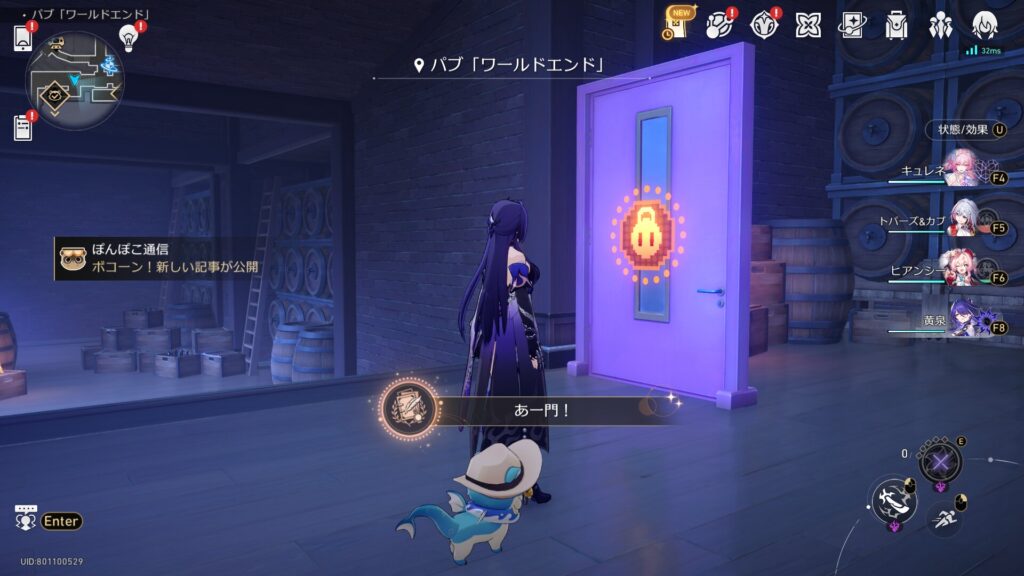Switch to party member トパーズ&カブ
The height and width of the screenshot is (576, 1024).
961,218
